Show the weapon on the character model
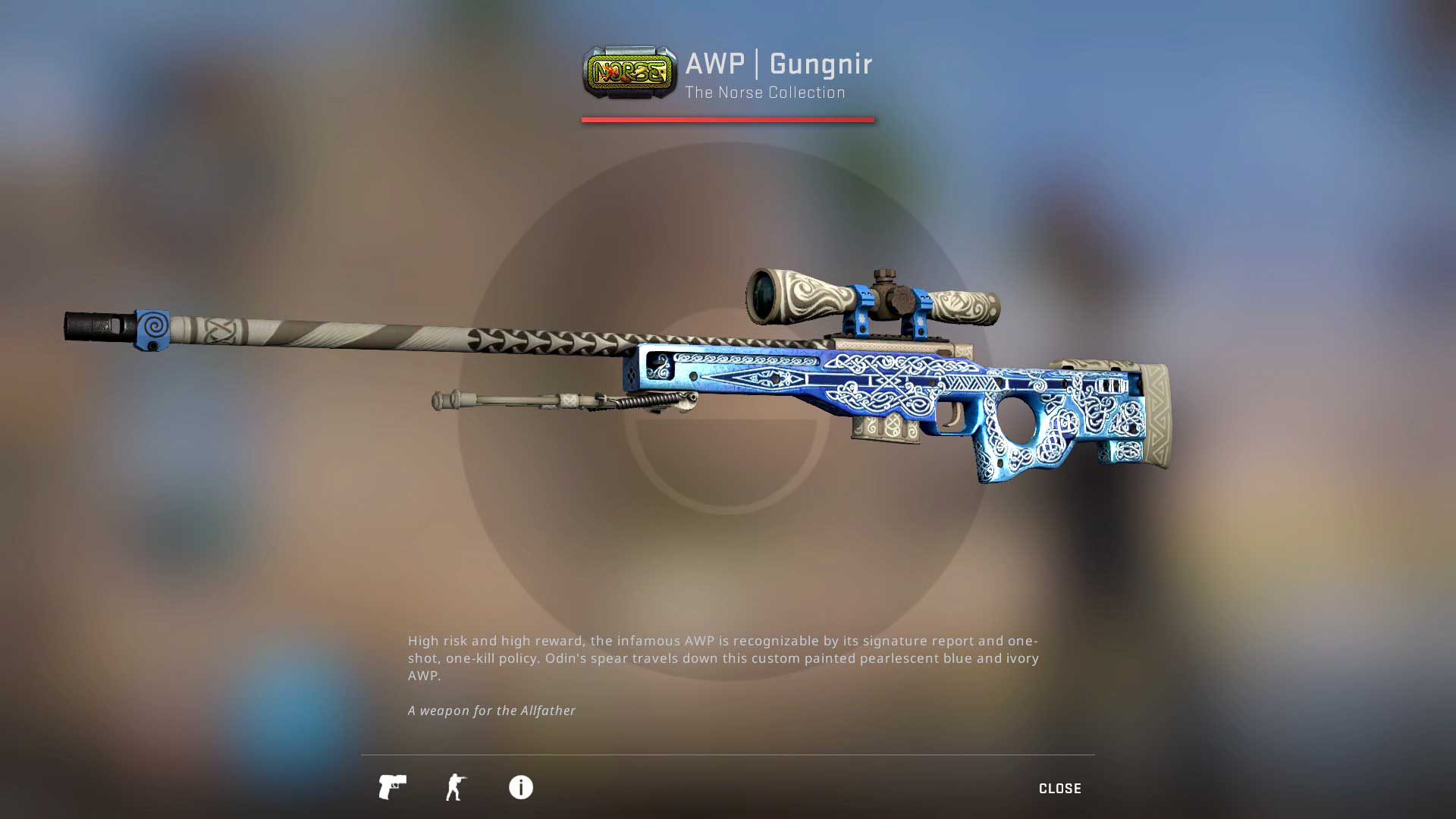 point(456,787)
